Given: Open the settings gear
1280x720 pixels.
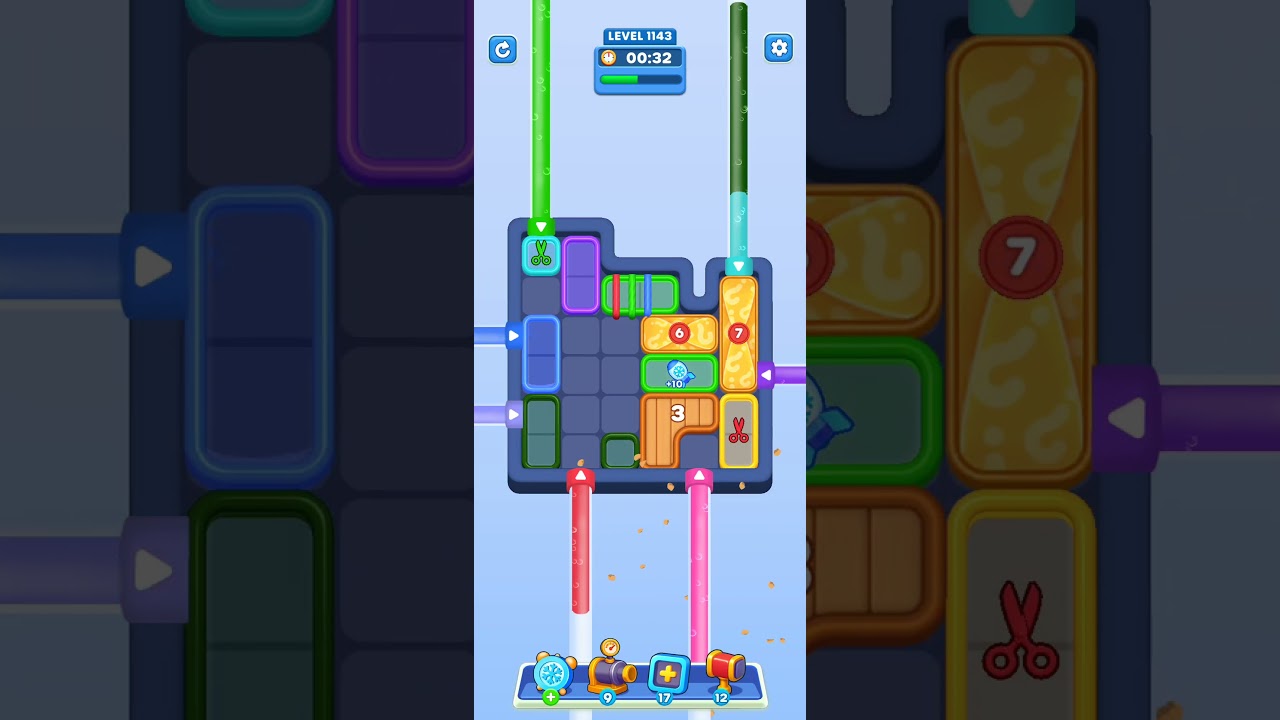Looking at the screenshot, I should pyautogui.click(x=779, y=48).
